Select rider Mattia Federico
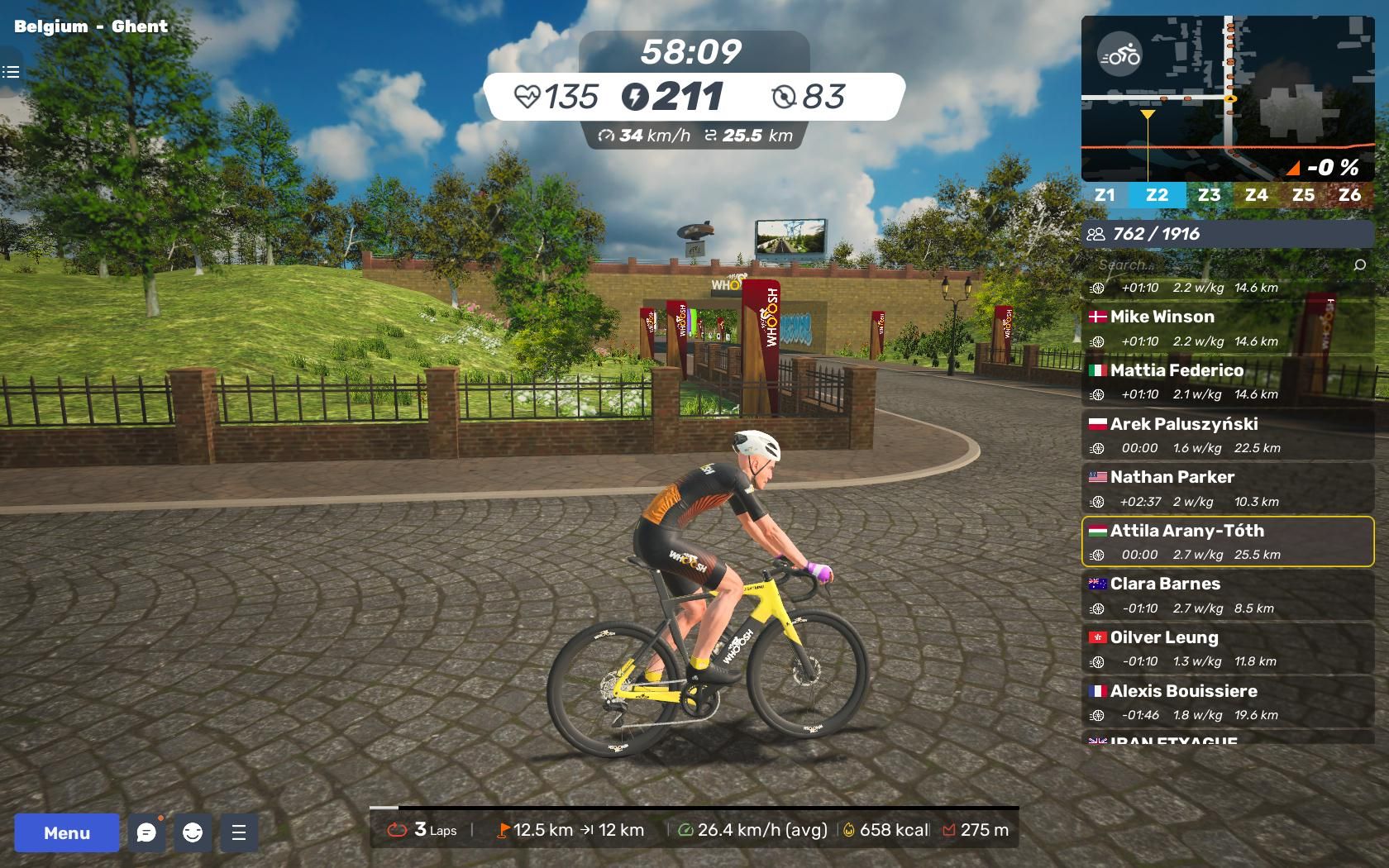Image resolution: width=1389 pixels, height=868 pixels. point(1228,381)
